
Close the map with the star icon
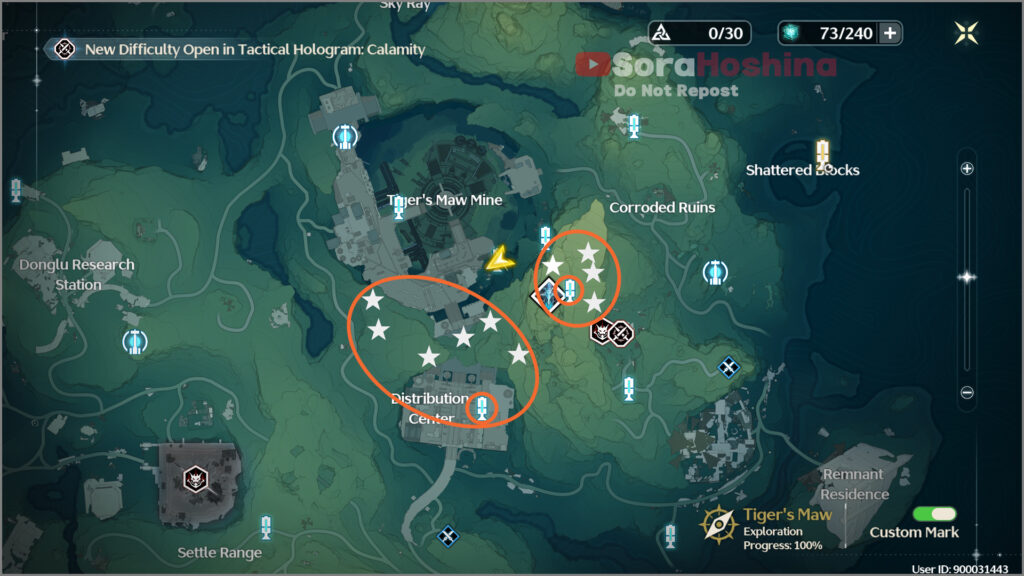[x=966, y=33]
